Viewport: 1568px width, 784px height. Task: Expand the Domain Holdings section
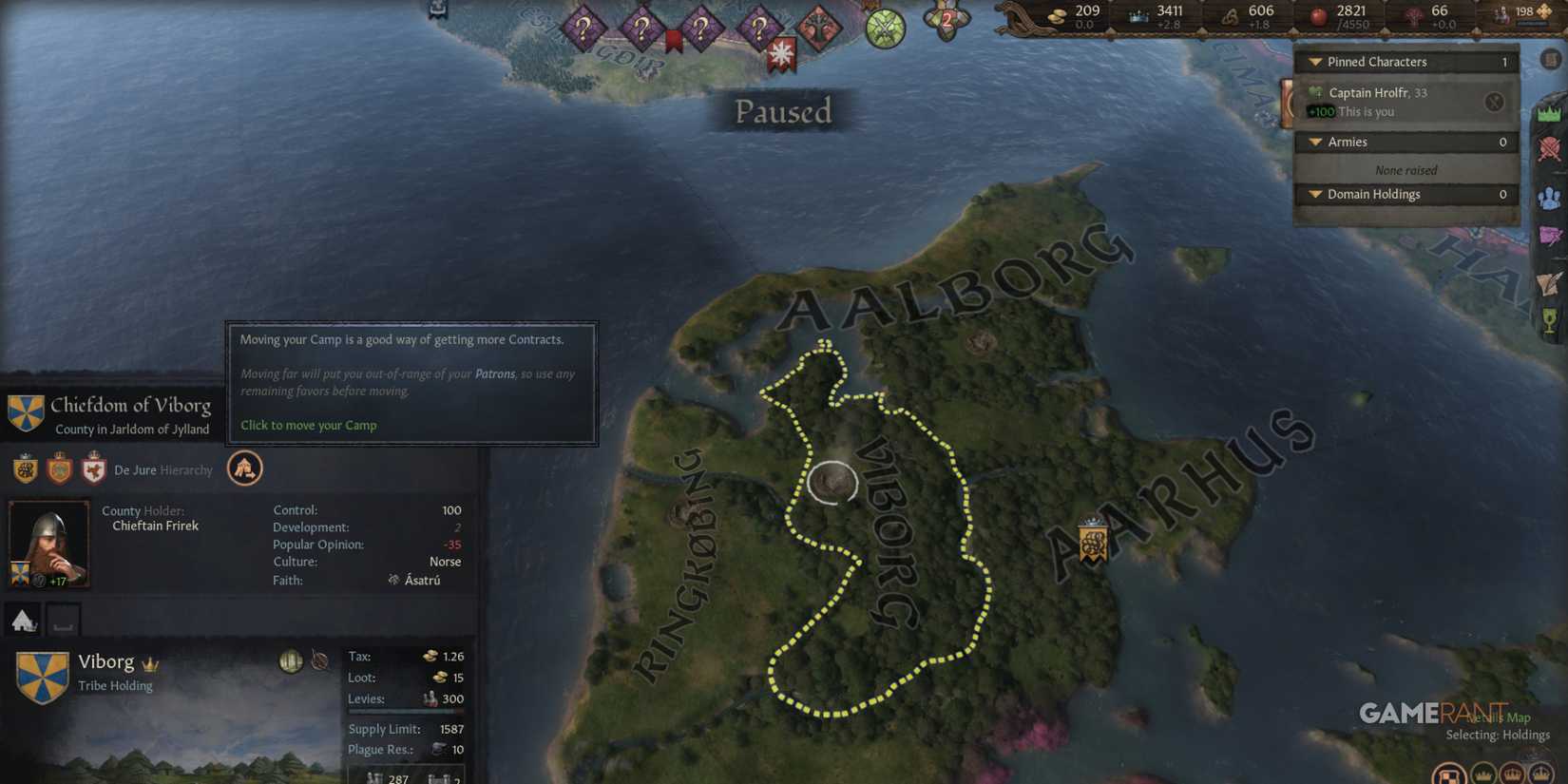click(1314, 194)
